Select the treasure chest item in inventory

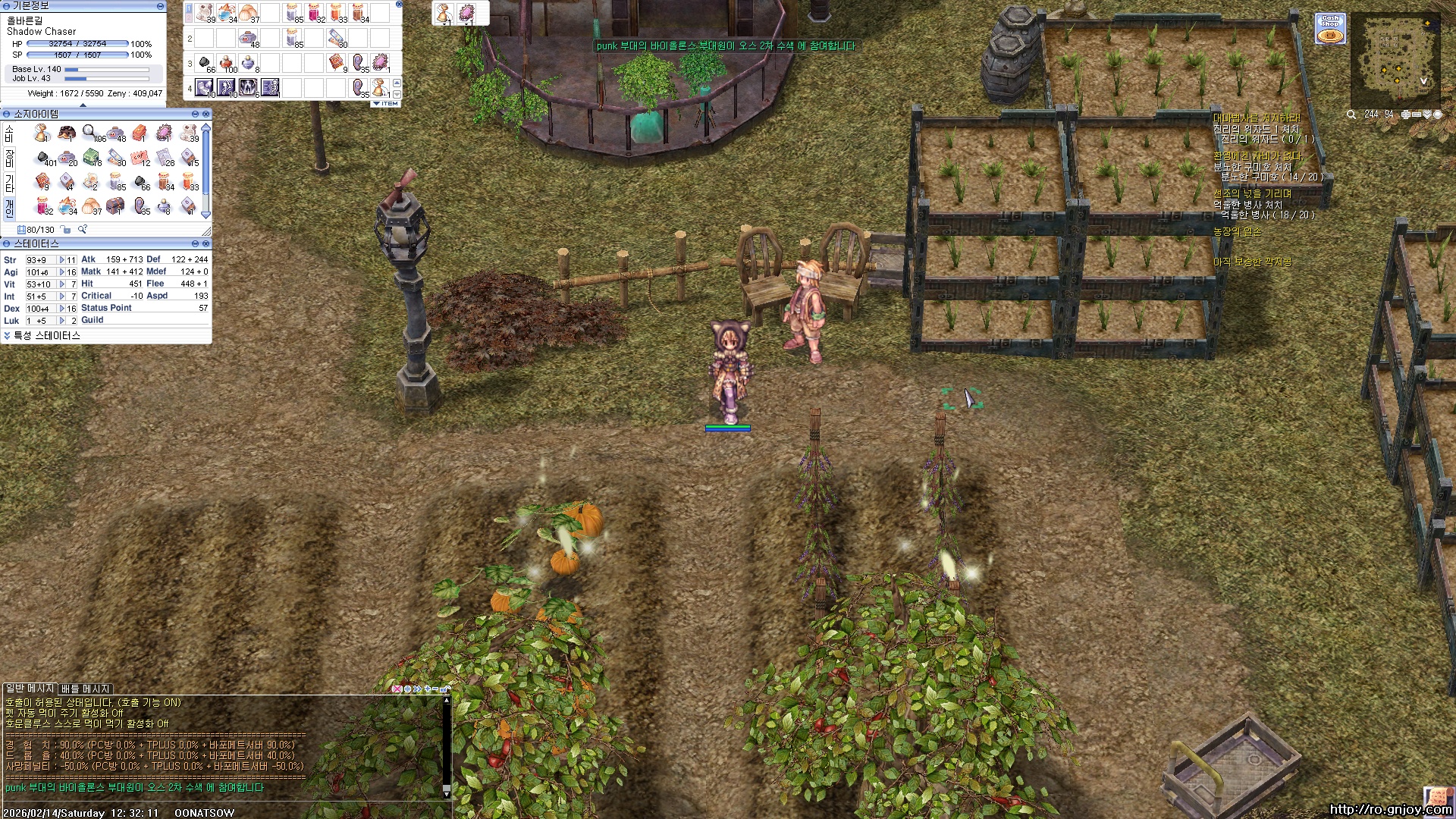click(x=115, y=206)
